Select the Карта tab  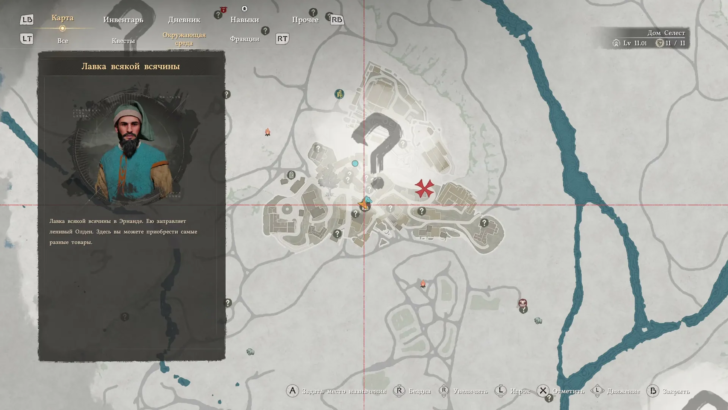[62, 18]
